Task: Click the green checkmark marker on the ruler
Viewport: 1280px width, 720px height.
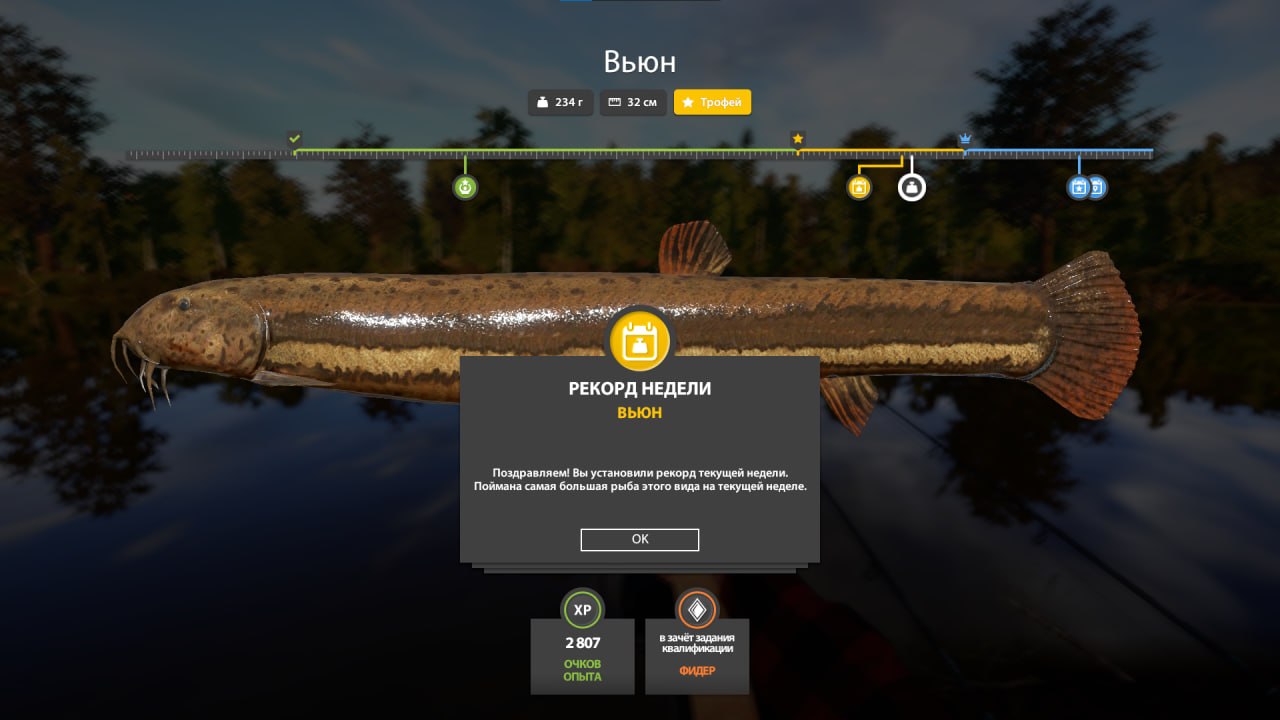Action: pyautogui.click(x=294, y=137)
